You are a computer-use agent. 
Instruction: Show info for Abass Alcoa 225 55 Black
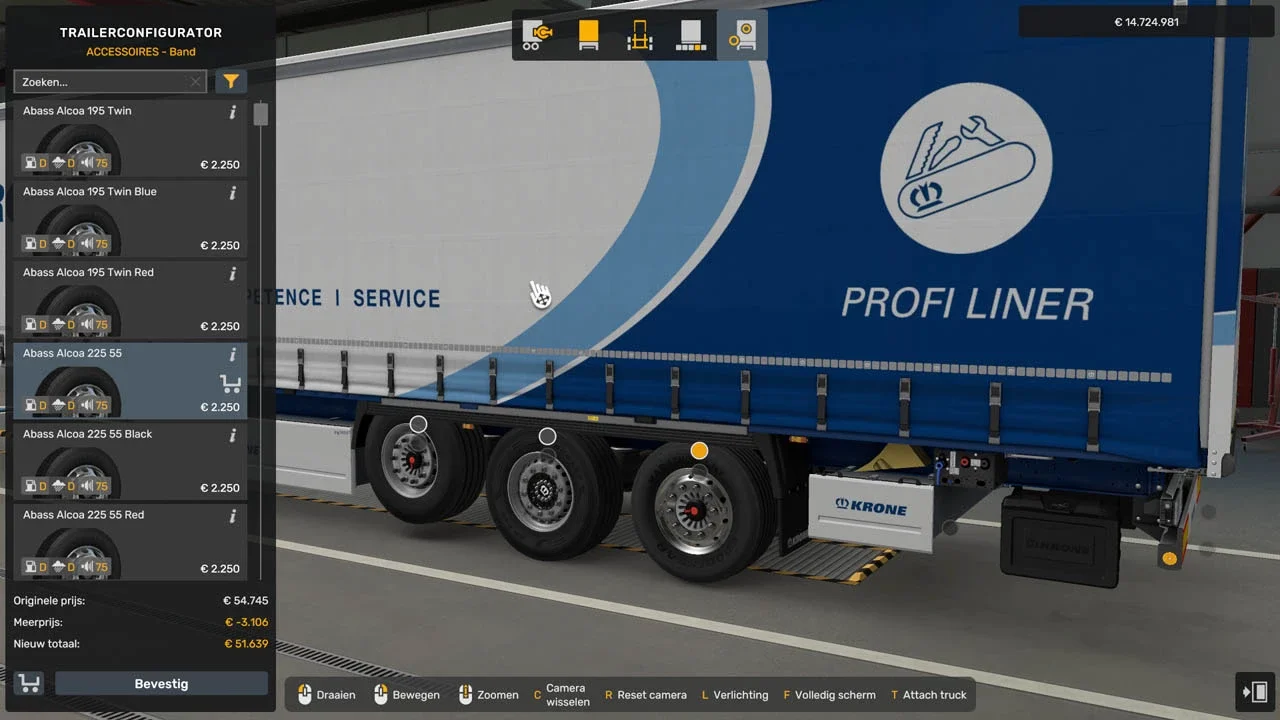(233, 434)
